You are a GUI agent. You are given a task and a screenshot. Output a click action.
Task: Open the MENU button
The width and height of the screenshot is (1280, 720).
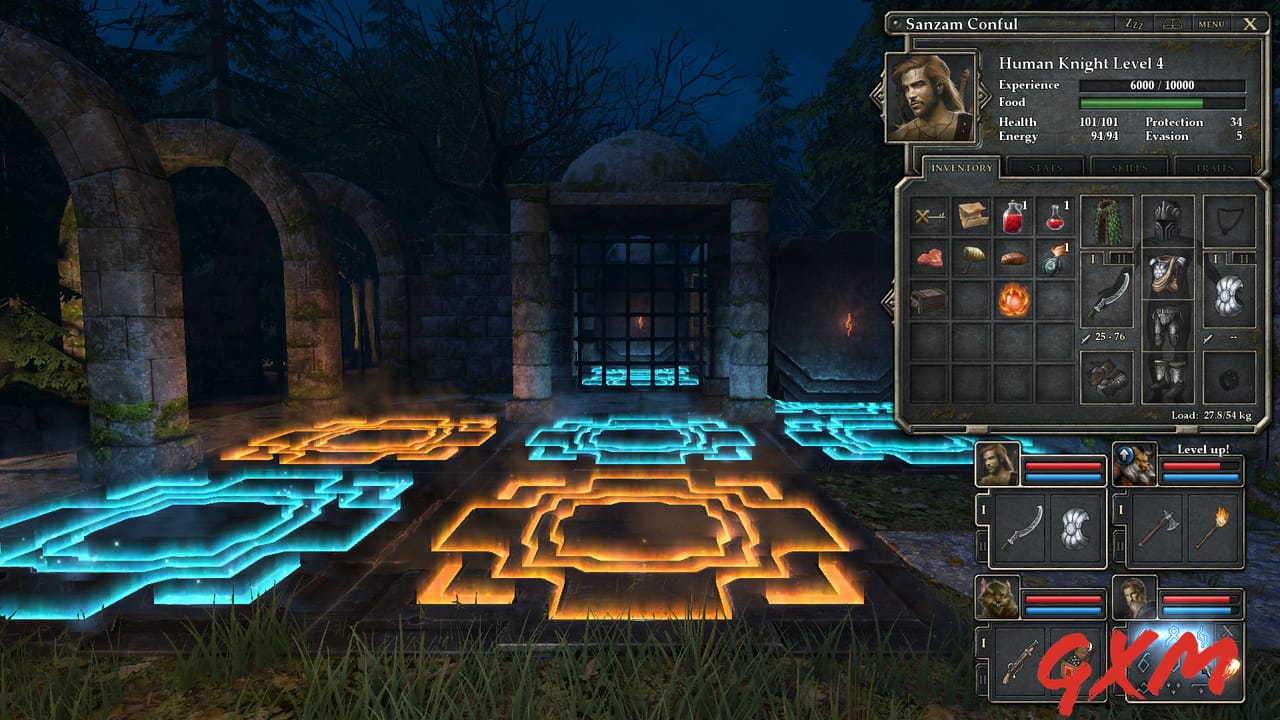1210,21
